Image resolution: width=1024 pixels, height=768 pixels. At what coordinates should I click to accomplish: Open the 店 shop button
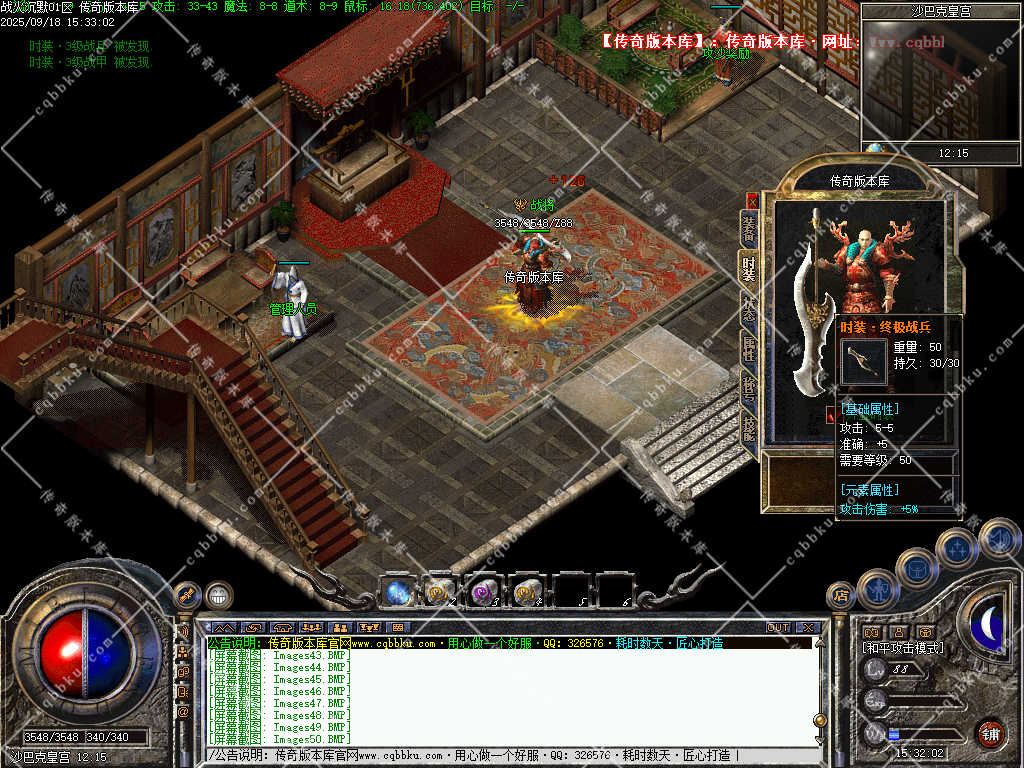click(x=840, y=596)
